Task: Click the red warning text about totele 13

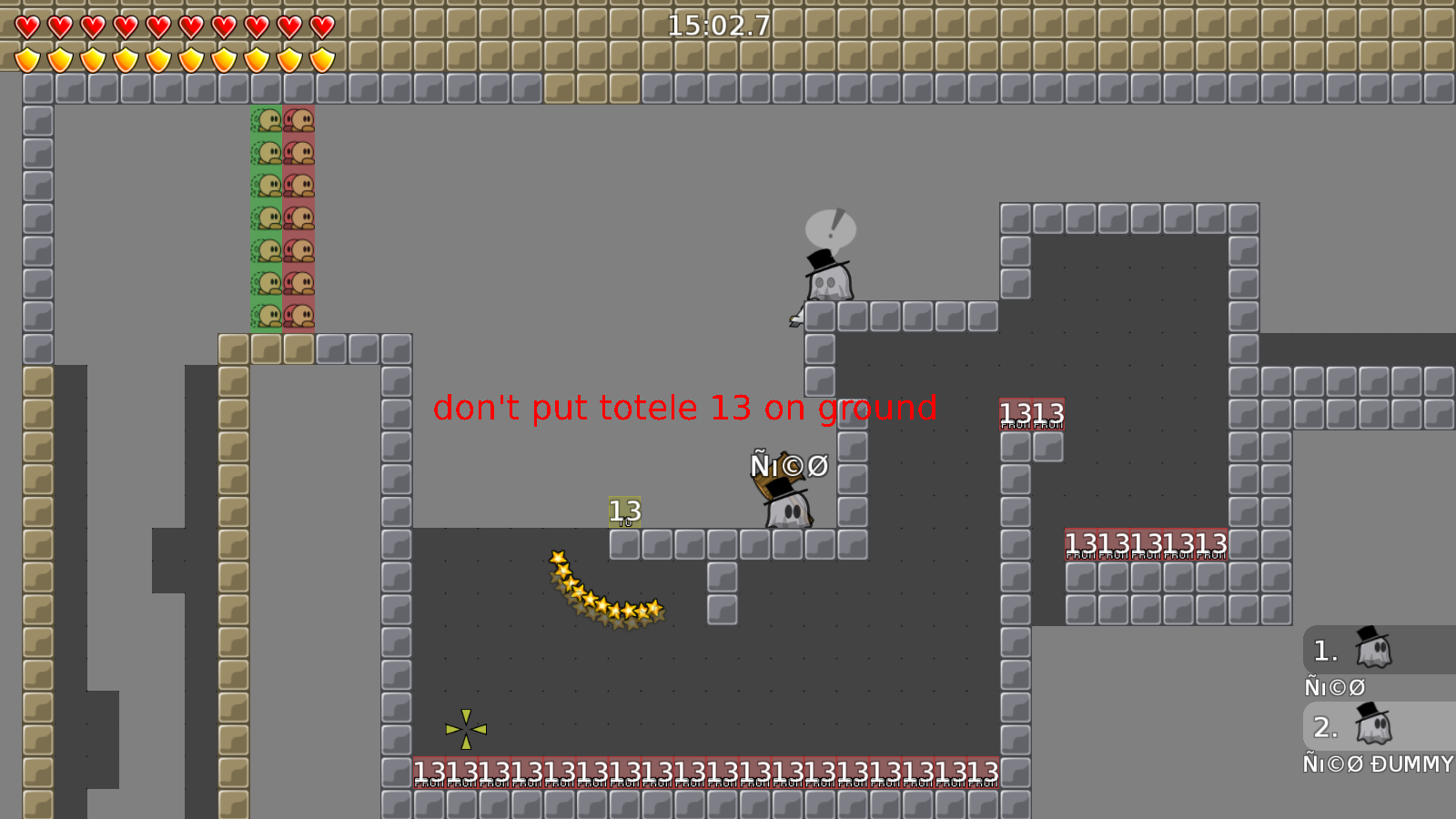Action: click(685, 409)
